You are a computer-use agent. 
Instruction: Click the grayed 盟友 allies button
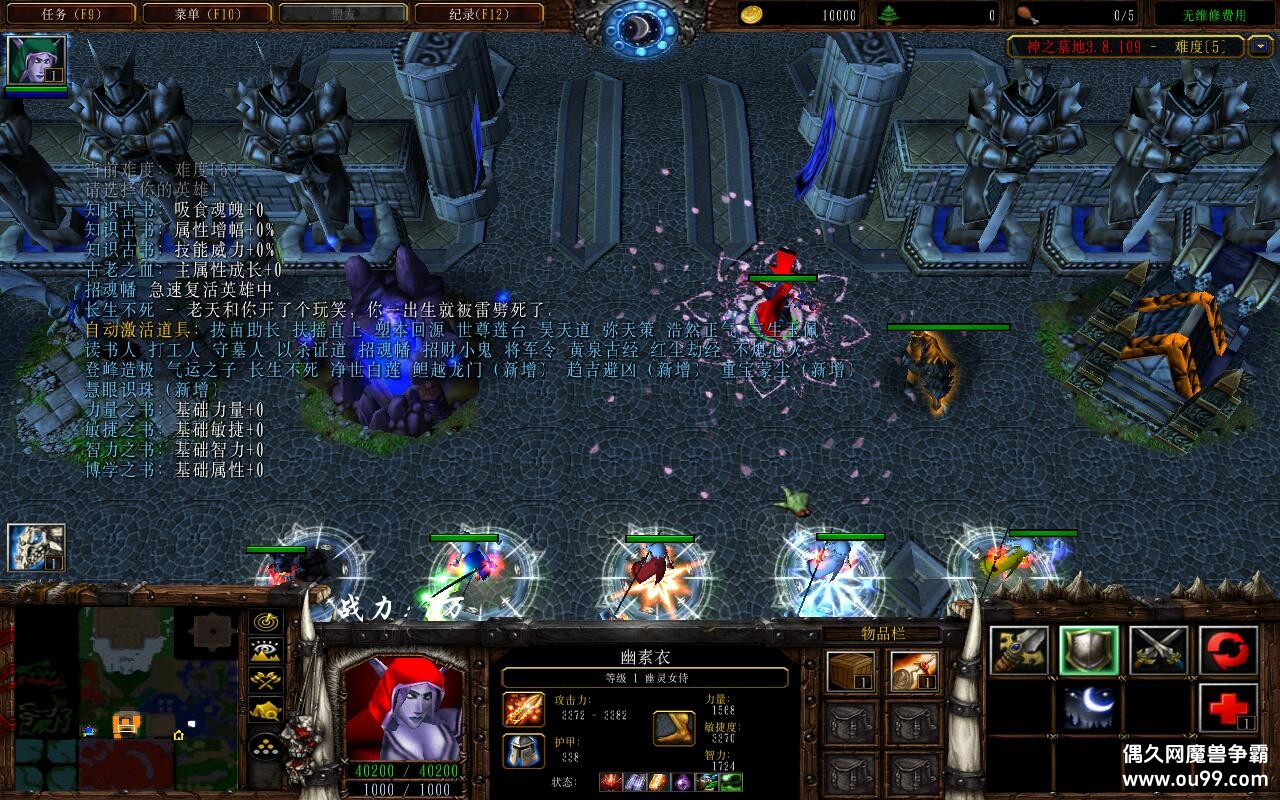[341, 14]
